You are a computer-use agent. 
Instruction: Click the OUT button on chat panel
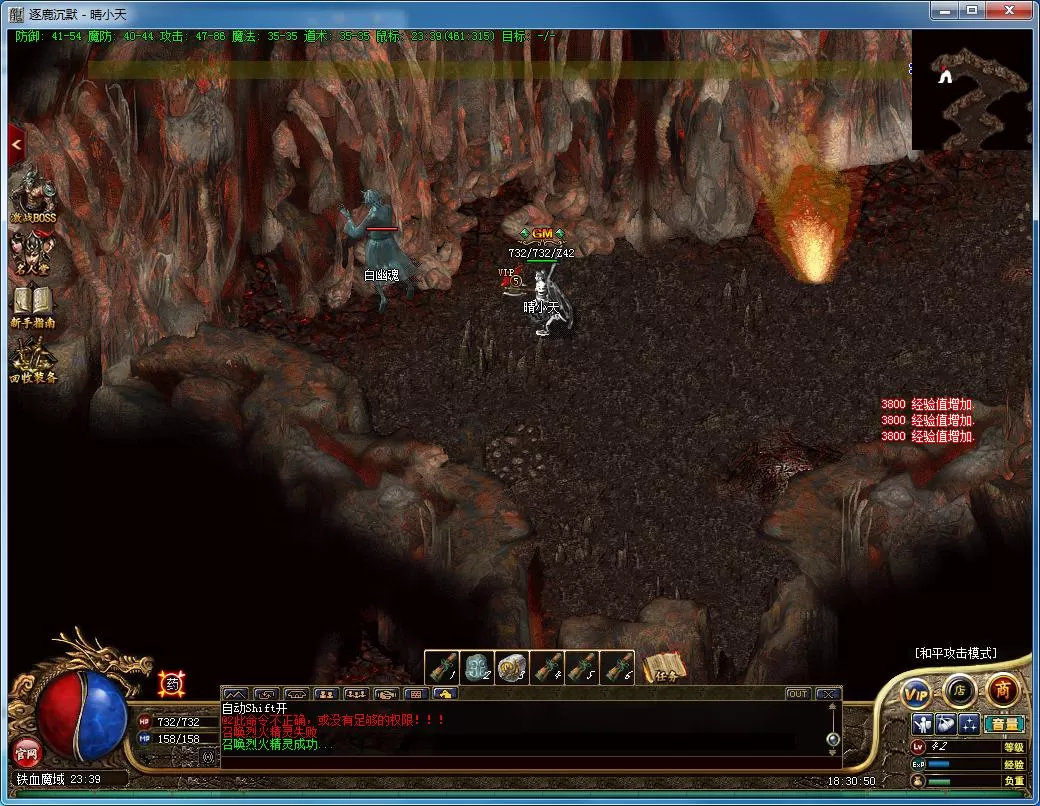point(797,694)
